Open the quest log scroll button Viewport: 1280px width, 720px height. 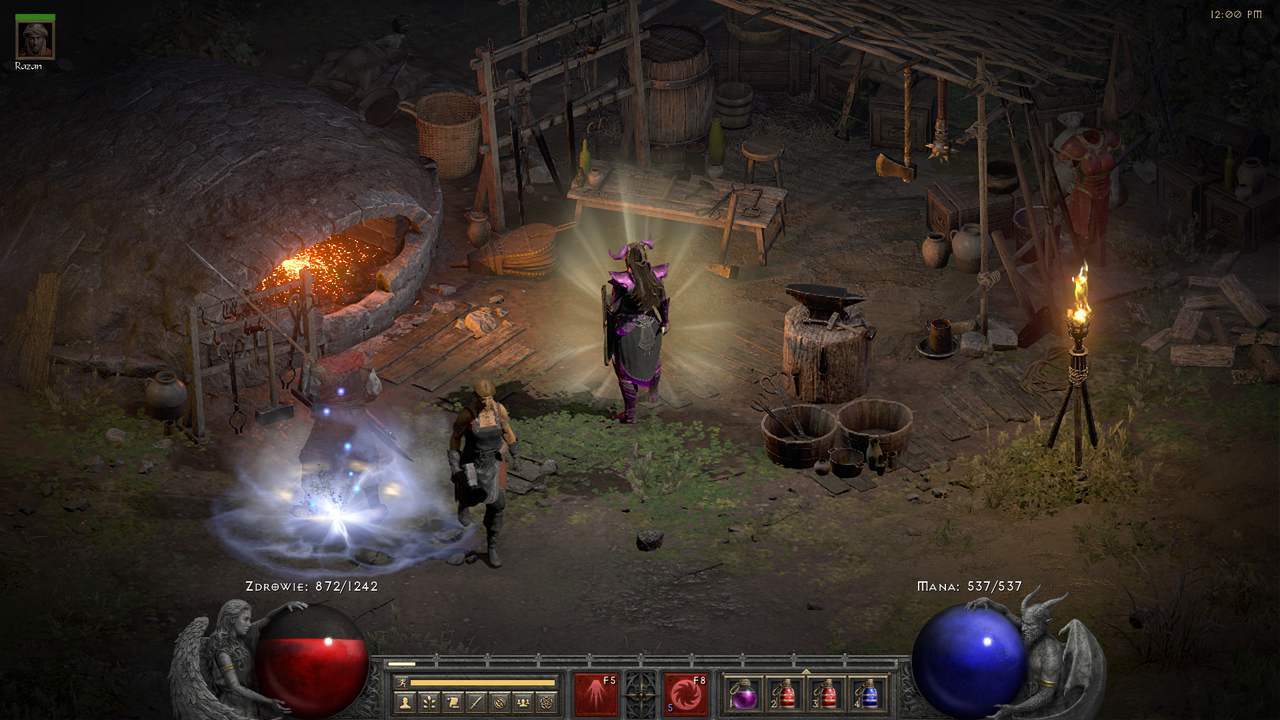pos(453,702)
